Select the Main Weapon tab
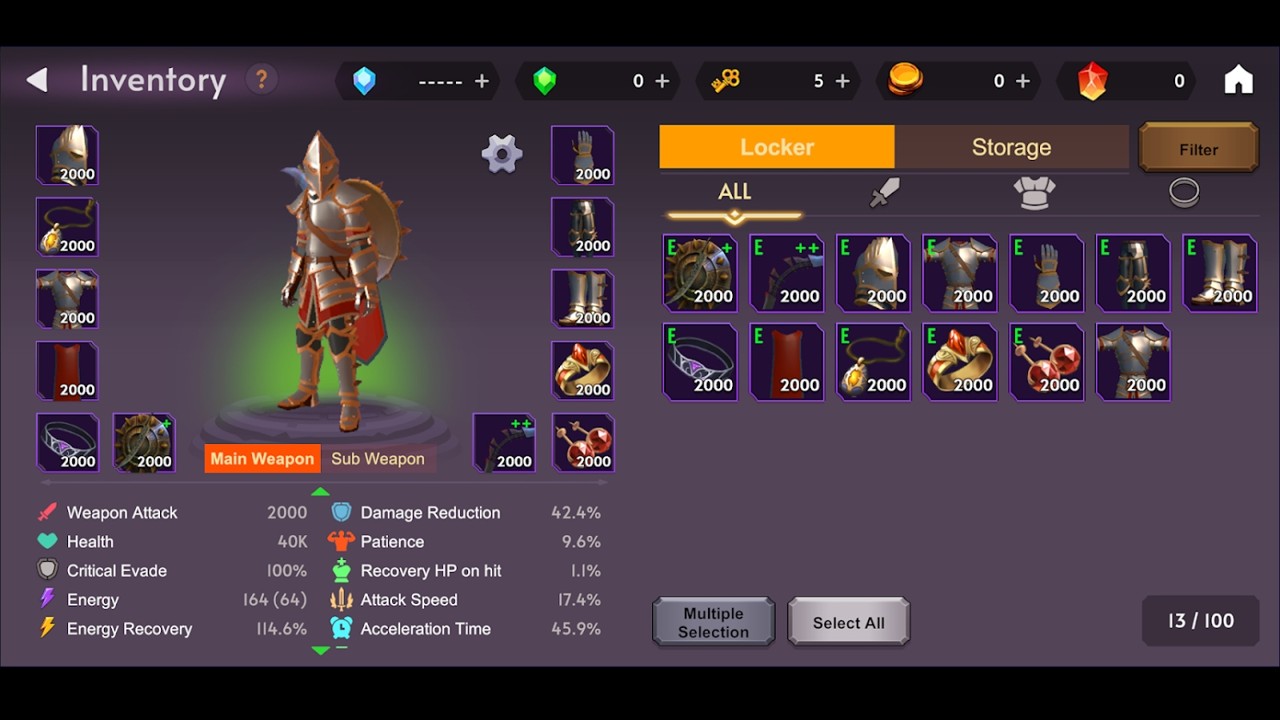The height and width of the screenshot is (720, 1280). tap(262, 459)
